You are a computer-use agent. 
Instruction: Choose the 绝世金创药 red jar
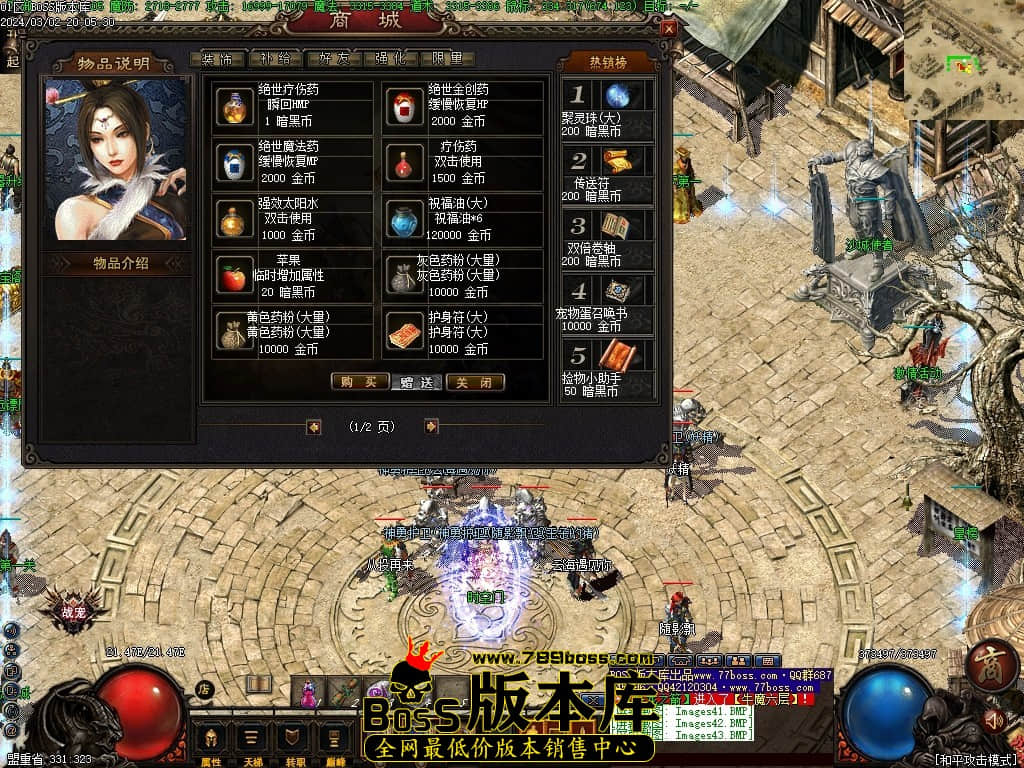403,106
